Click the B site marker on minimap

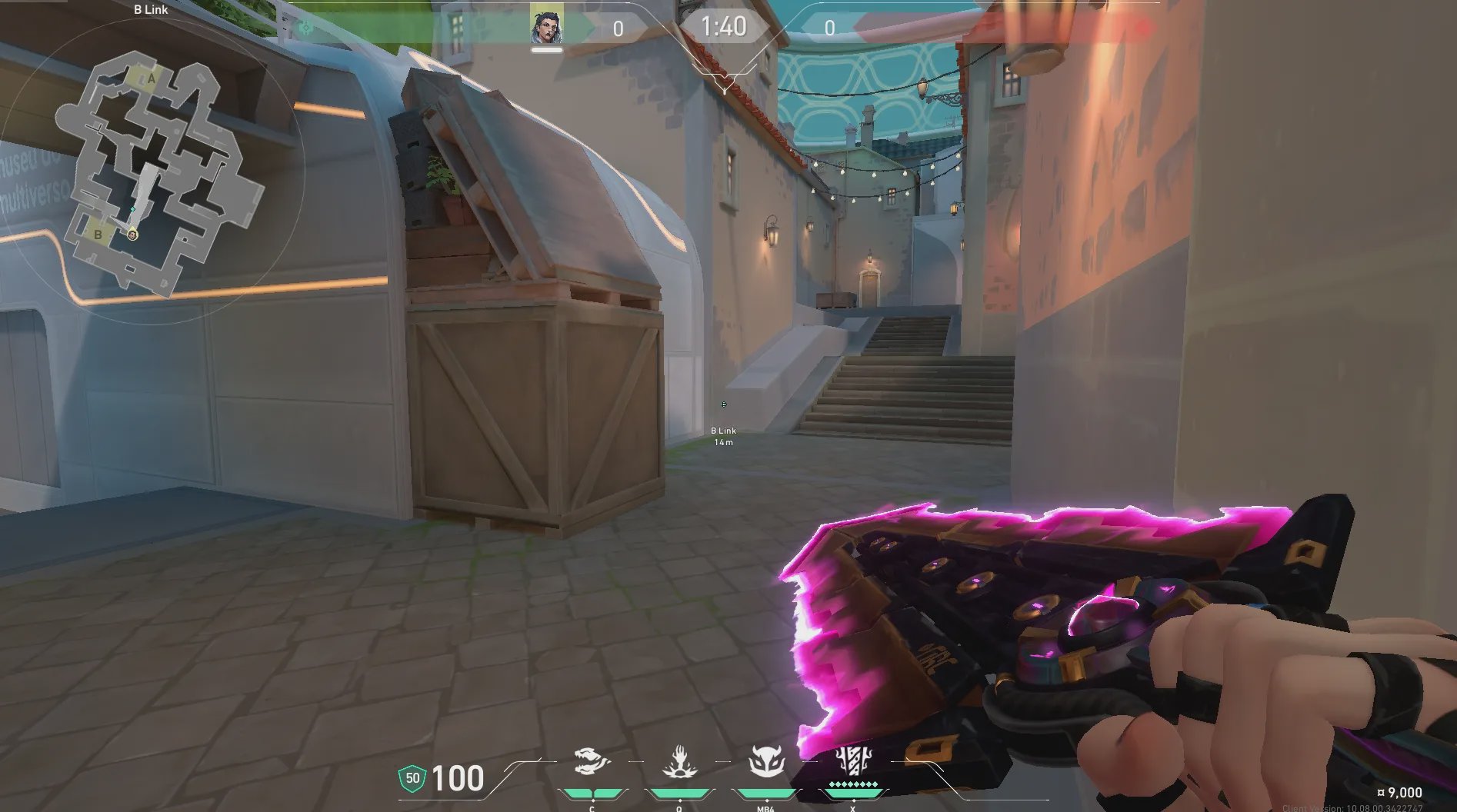[x=98, y=235]
